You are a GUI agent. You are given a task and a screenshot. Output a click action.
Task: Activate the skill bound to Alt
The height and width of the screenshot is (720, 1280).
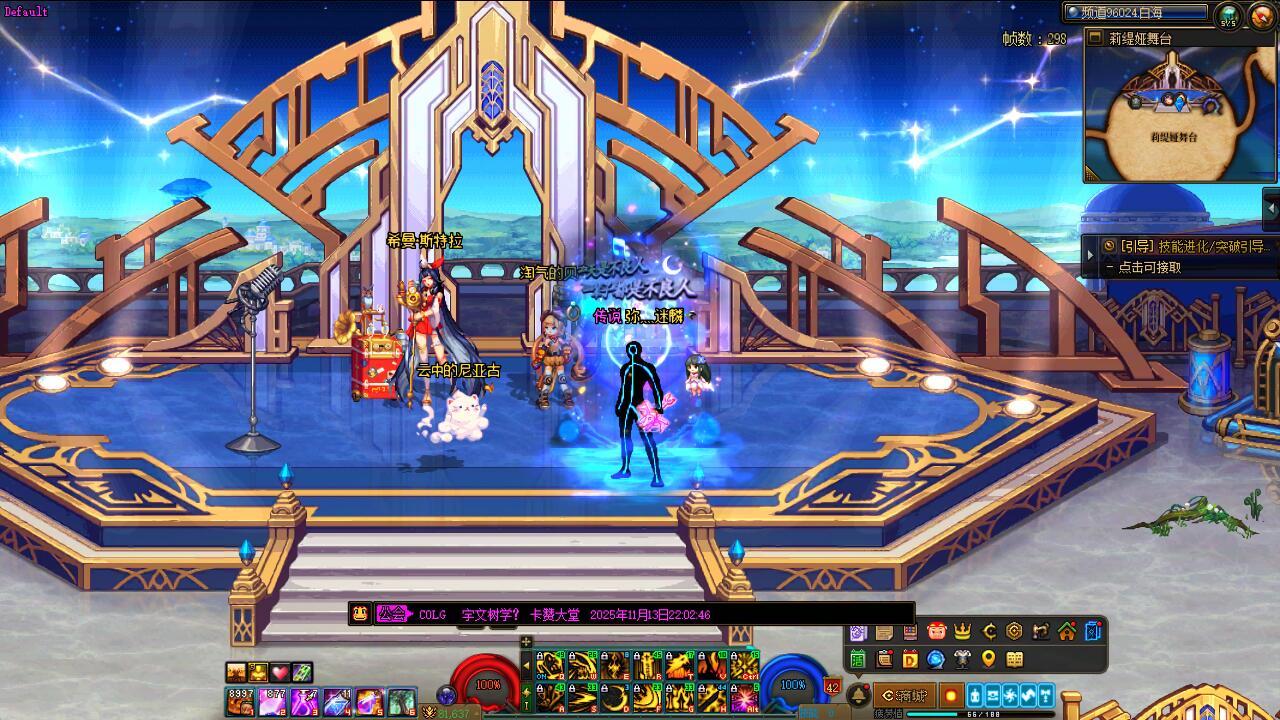coord(744,698)
